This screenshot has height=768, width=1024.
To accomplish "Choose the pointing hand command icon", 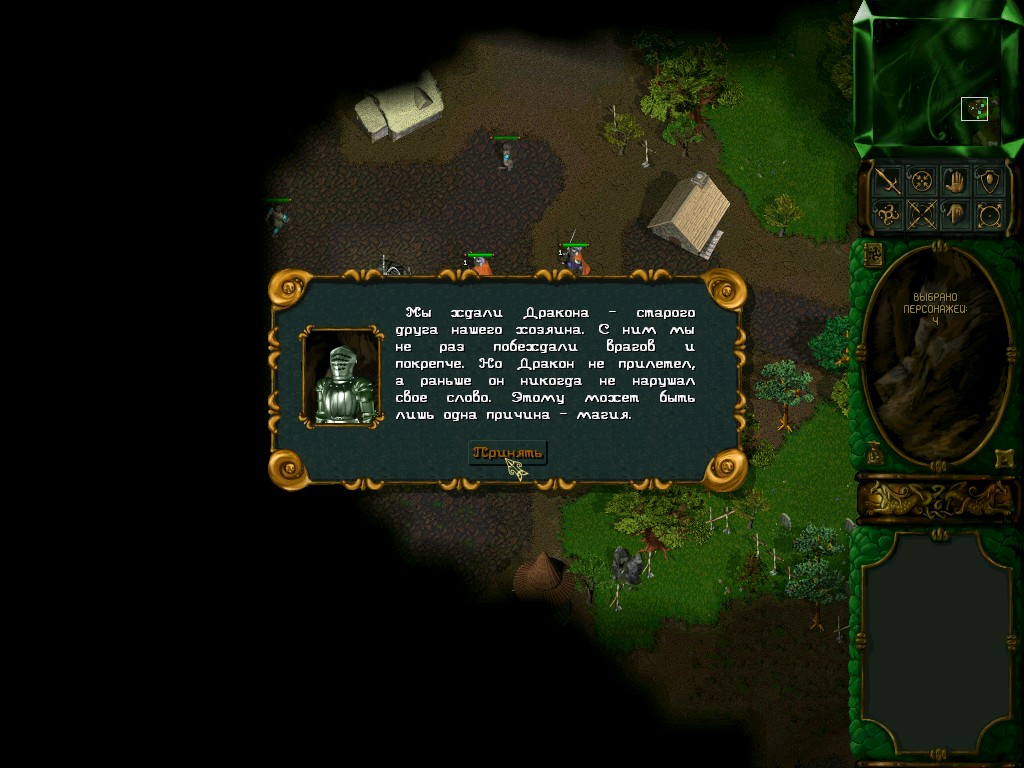I will click(955, 214).
